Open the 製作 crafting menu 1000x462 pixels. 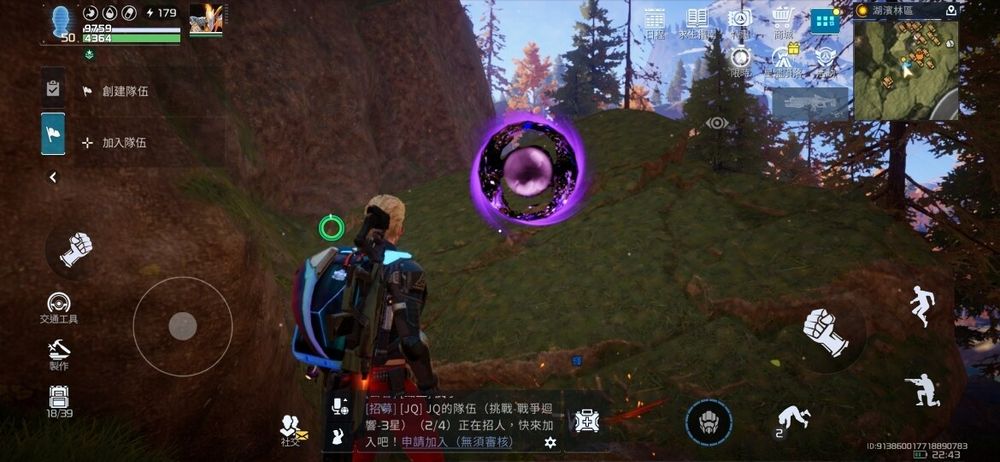tap(59, 353)
